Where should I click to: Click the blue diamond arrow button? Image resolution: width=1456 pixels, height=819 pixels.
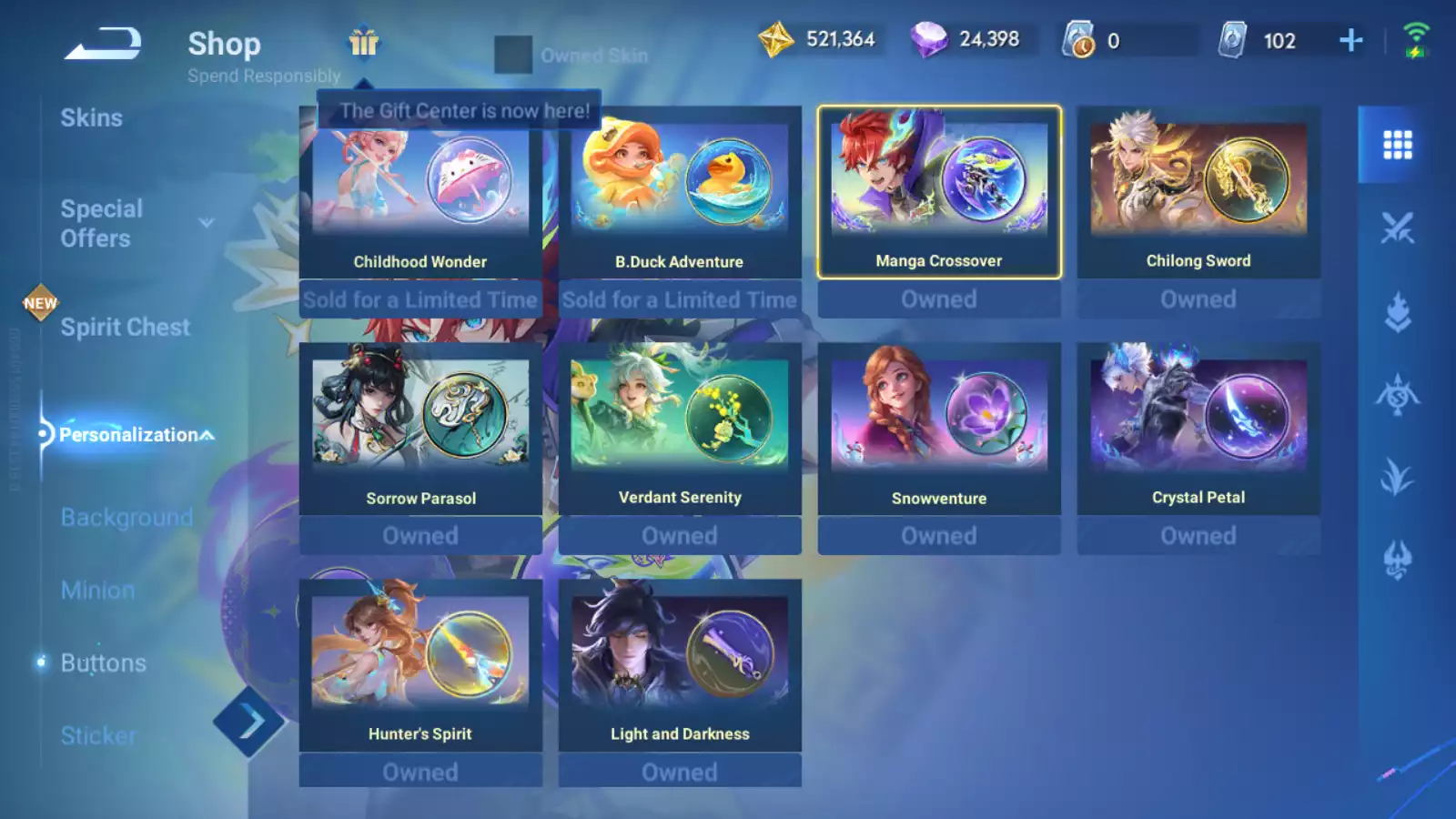point(249,723)
